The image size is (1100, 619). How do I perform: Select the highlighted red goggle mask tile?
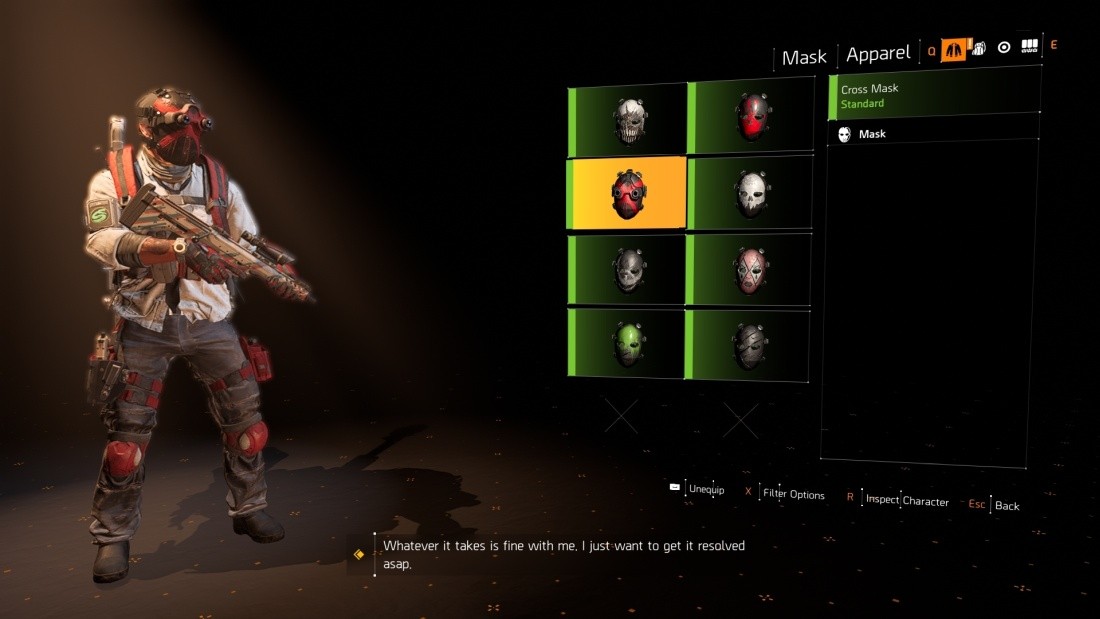pos(629,193)
